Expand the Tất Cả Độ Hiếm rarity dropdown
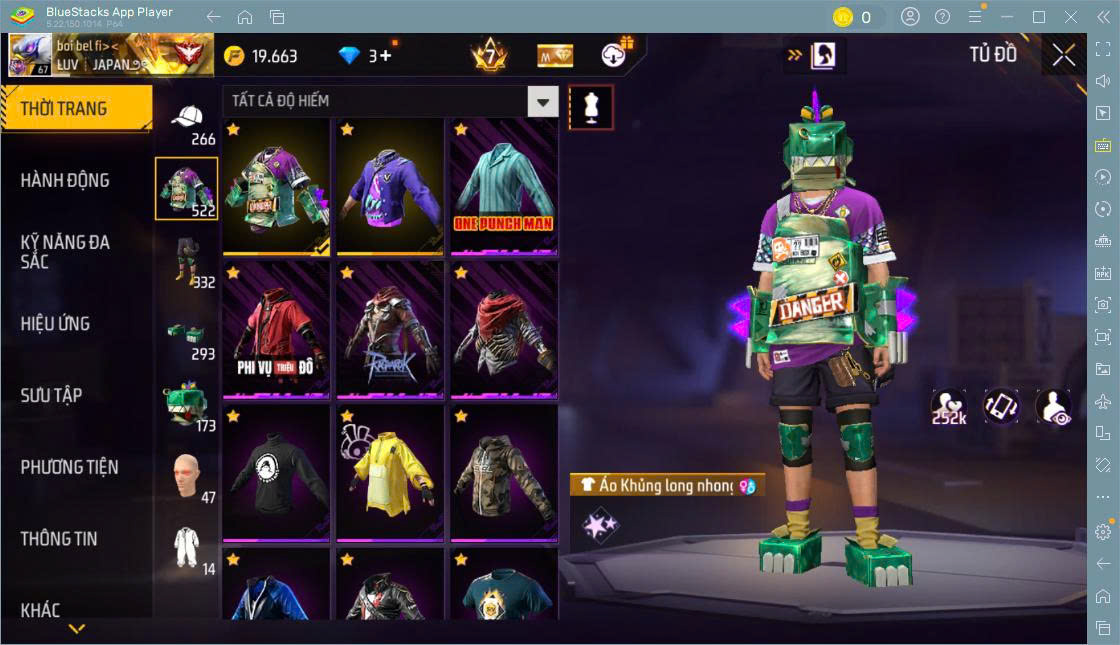This screenshot has width=1120, height=645. [543, 101]
